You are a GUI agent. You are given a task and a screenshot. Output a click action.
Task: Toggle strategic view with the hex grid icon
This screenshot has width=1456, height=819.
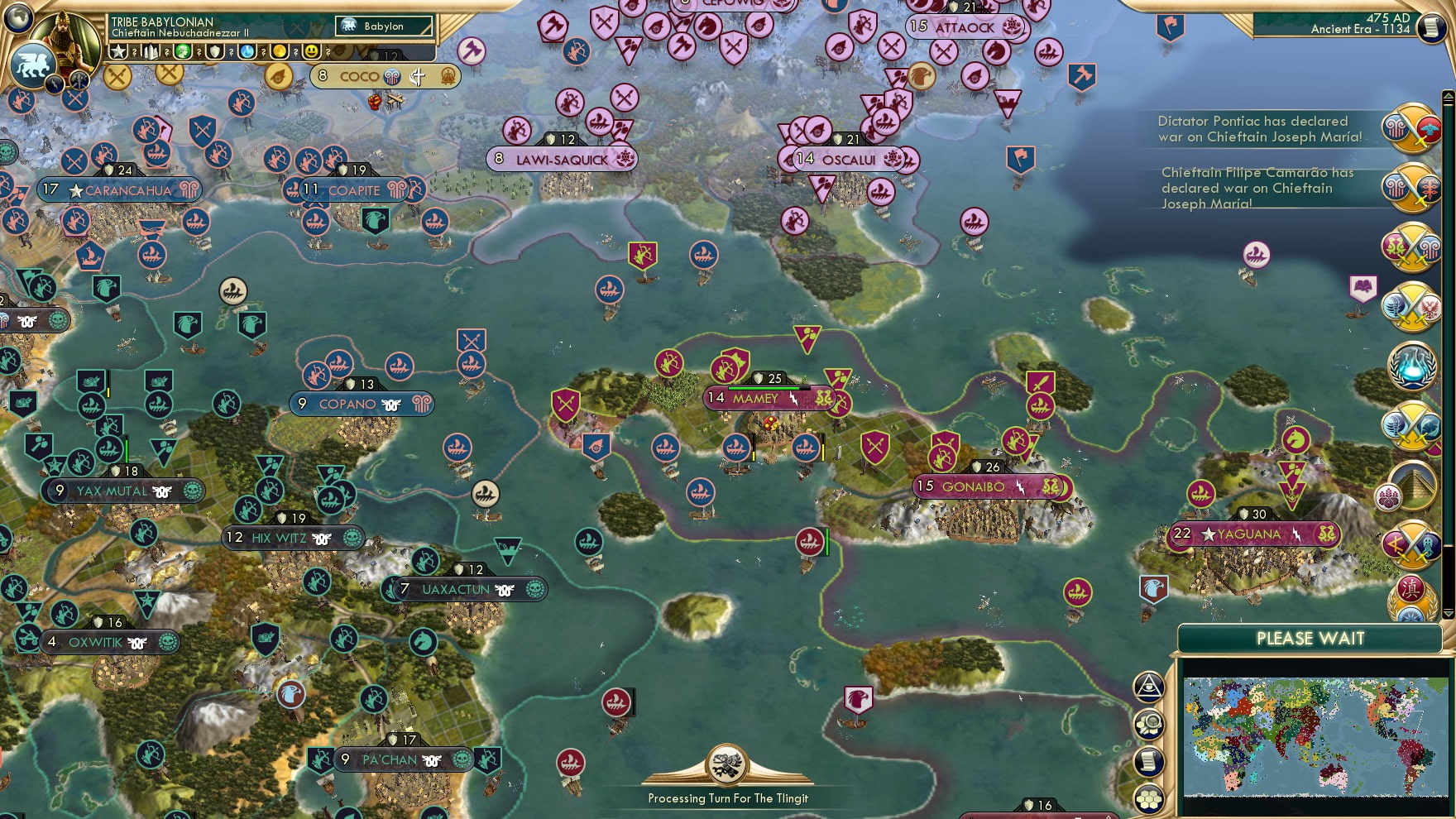click(1148, 800)
